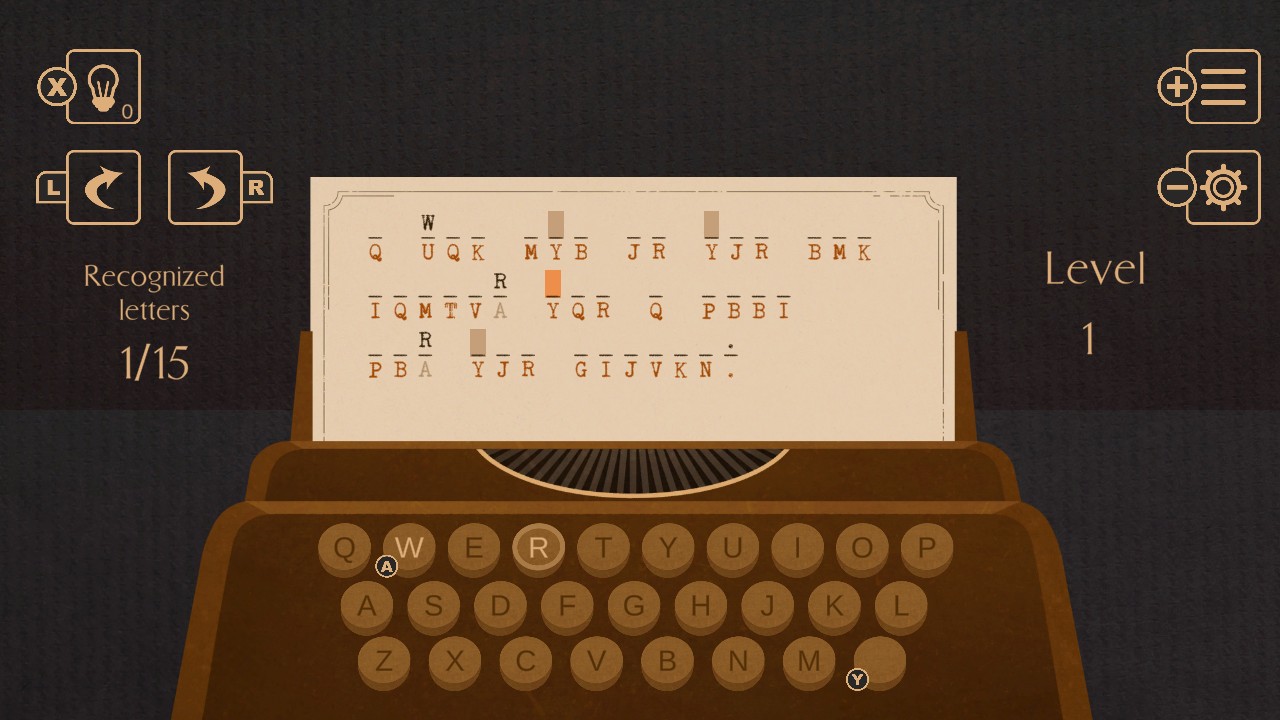This screenshot has width=1280, height=720.
Task: Click the minus icon beside the gear
Action: coord(1176,187)
